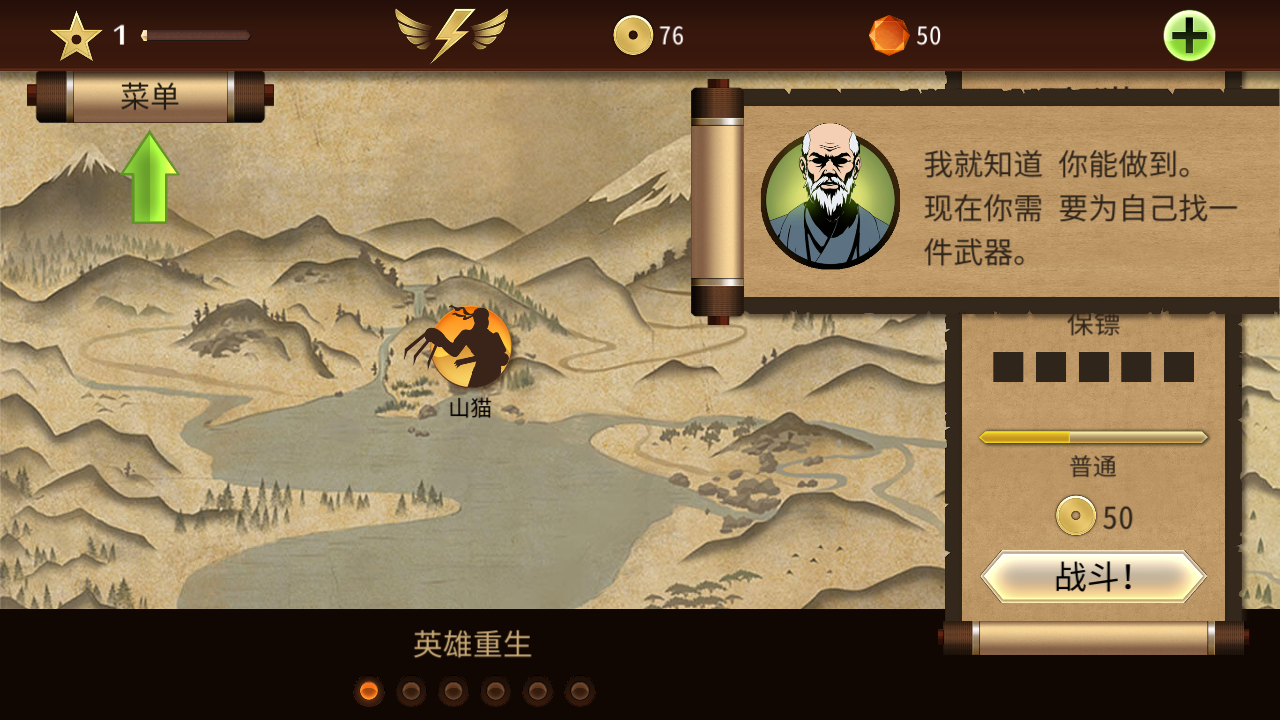Open the 菜单 menu scroll

[150, 97]
